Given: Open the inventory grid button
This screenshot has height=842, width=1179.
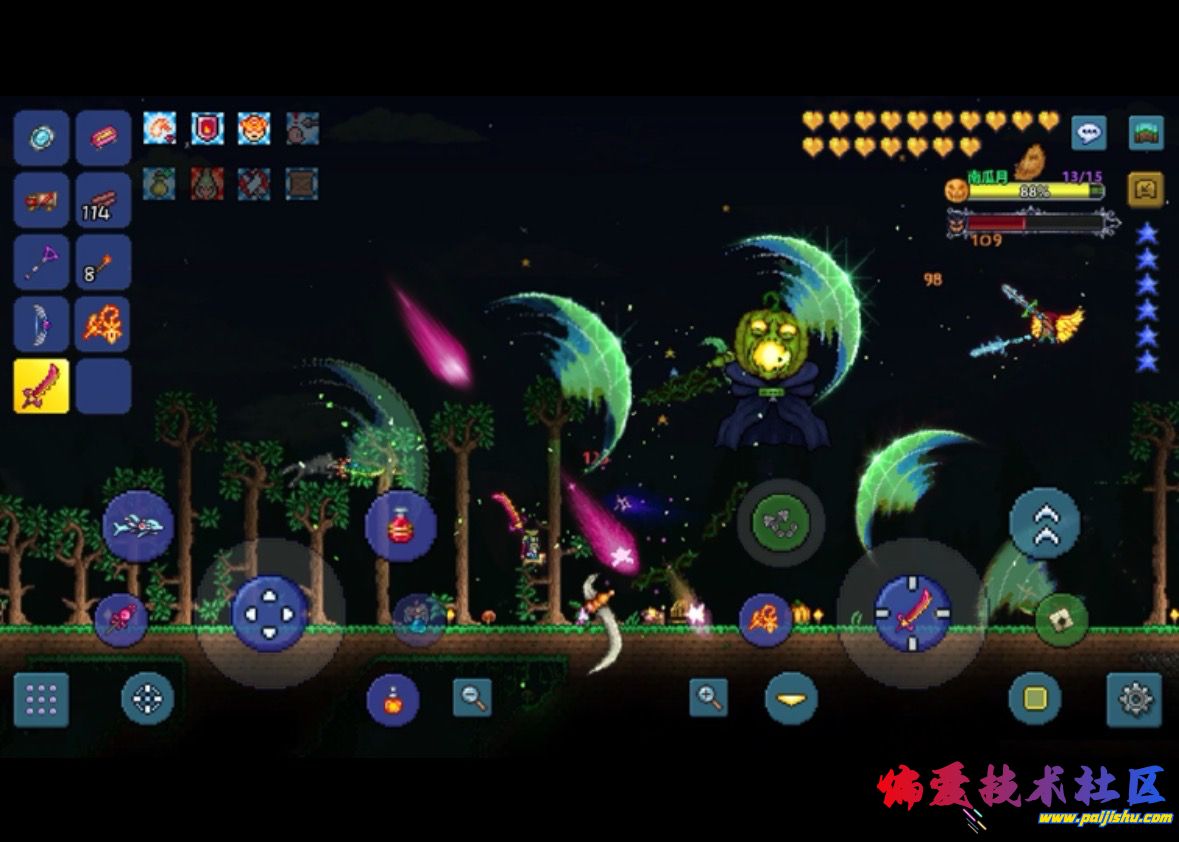Looking at the screenshot, I should [x=41, y=700].
